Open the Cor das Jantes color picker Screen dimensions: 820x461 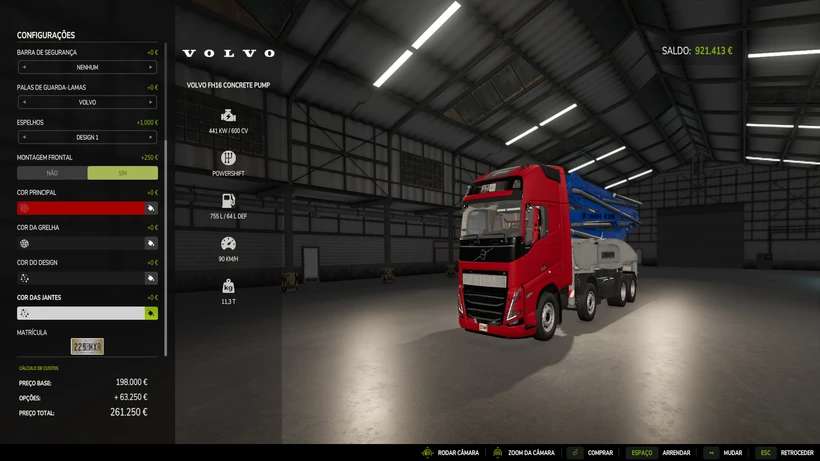click(x=151, y=313)
